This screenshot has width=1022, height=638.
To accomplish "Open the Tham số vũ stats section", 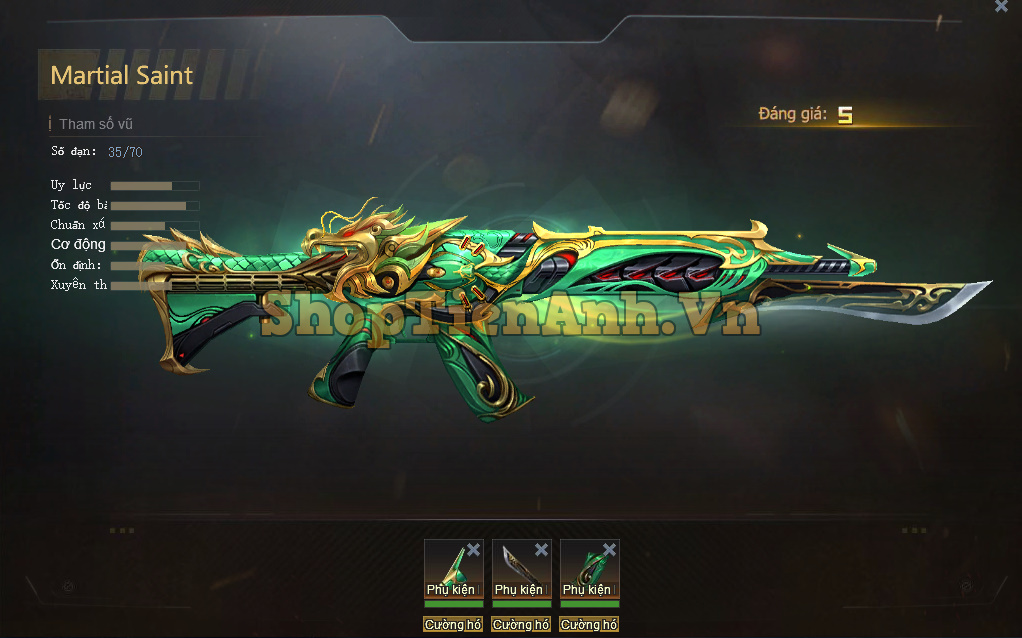I will pyautogui.click(x=96, y=125).
